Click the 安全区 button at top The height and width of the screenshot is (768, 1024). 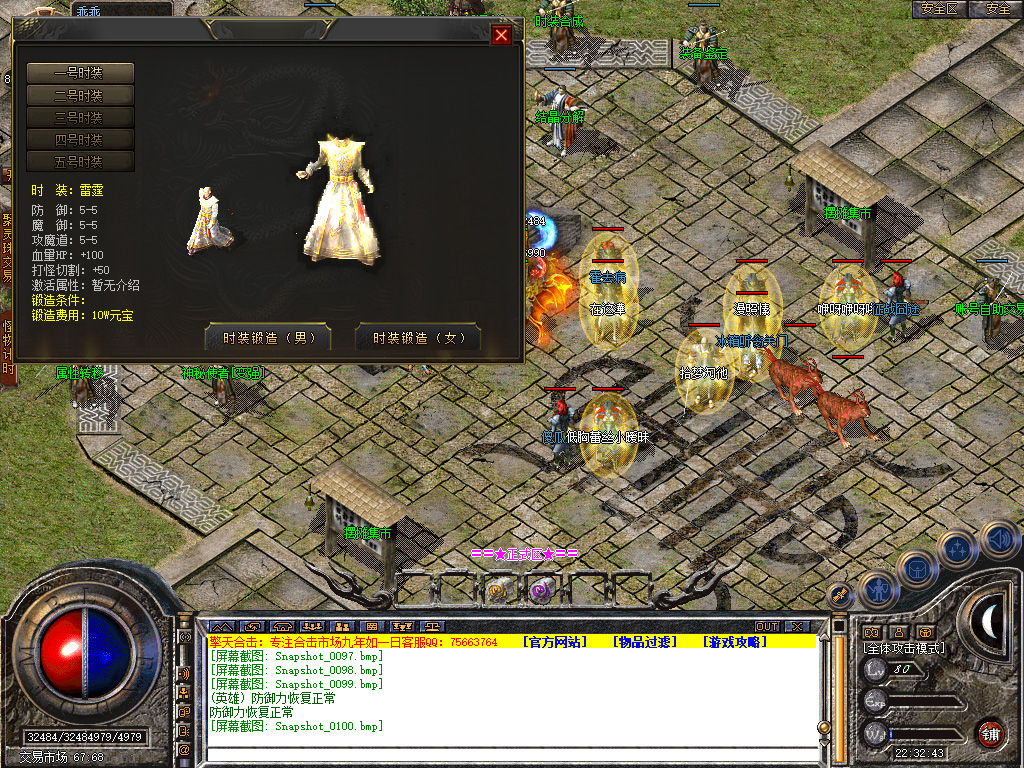[x=940, y=9]
